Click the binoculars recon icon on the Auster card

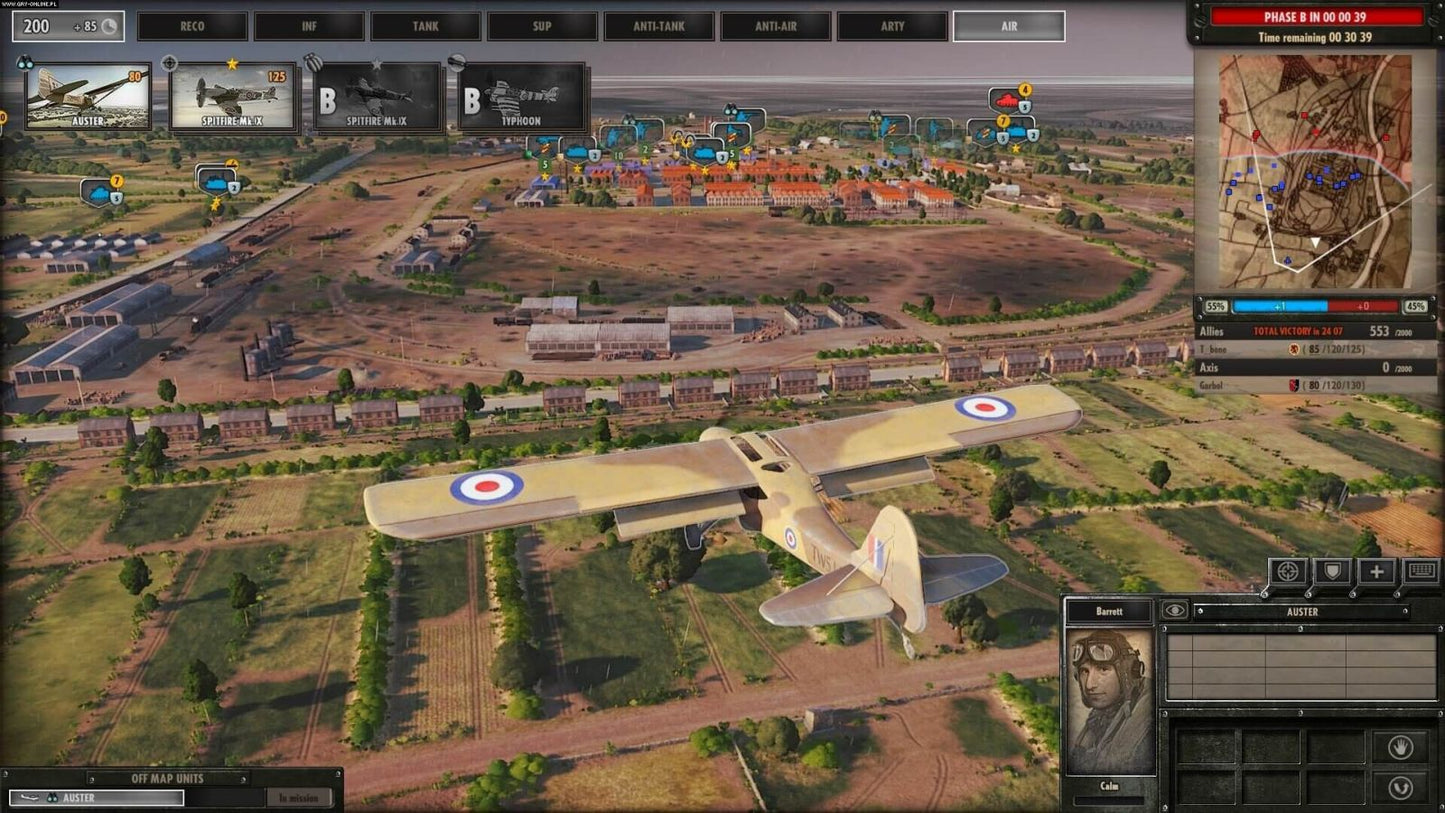(x=28, y=64)
